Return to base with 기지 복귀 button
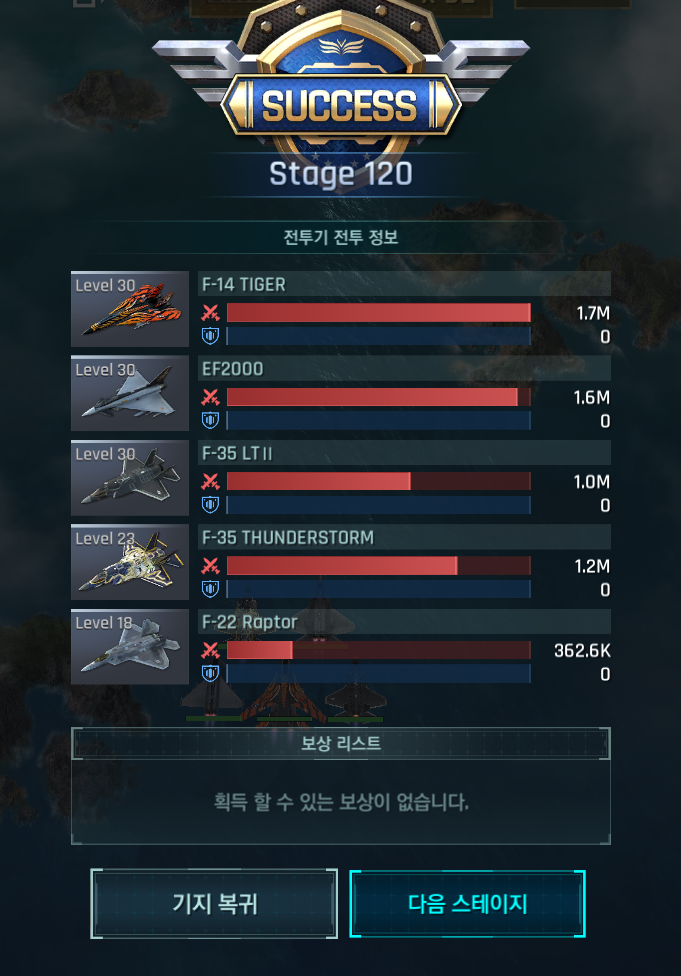Image resolution: width=681 pixels, height=976 pixels. 214,904
